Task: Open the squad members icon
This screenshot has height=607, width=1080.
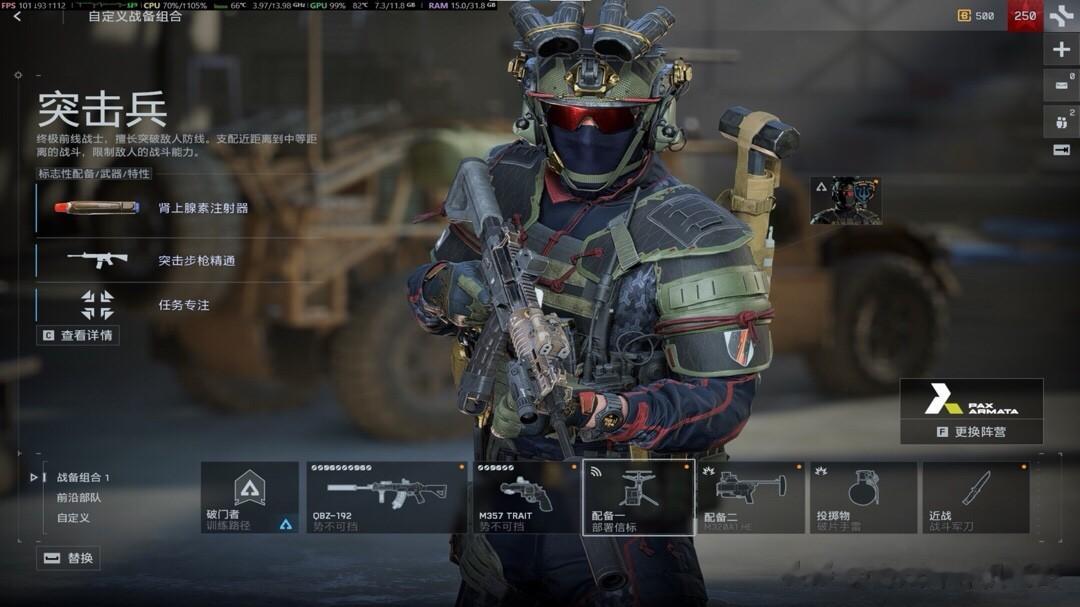Action: [x=1061, y=121]
